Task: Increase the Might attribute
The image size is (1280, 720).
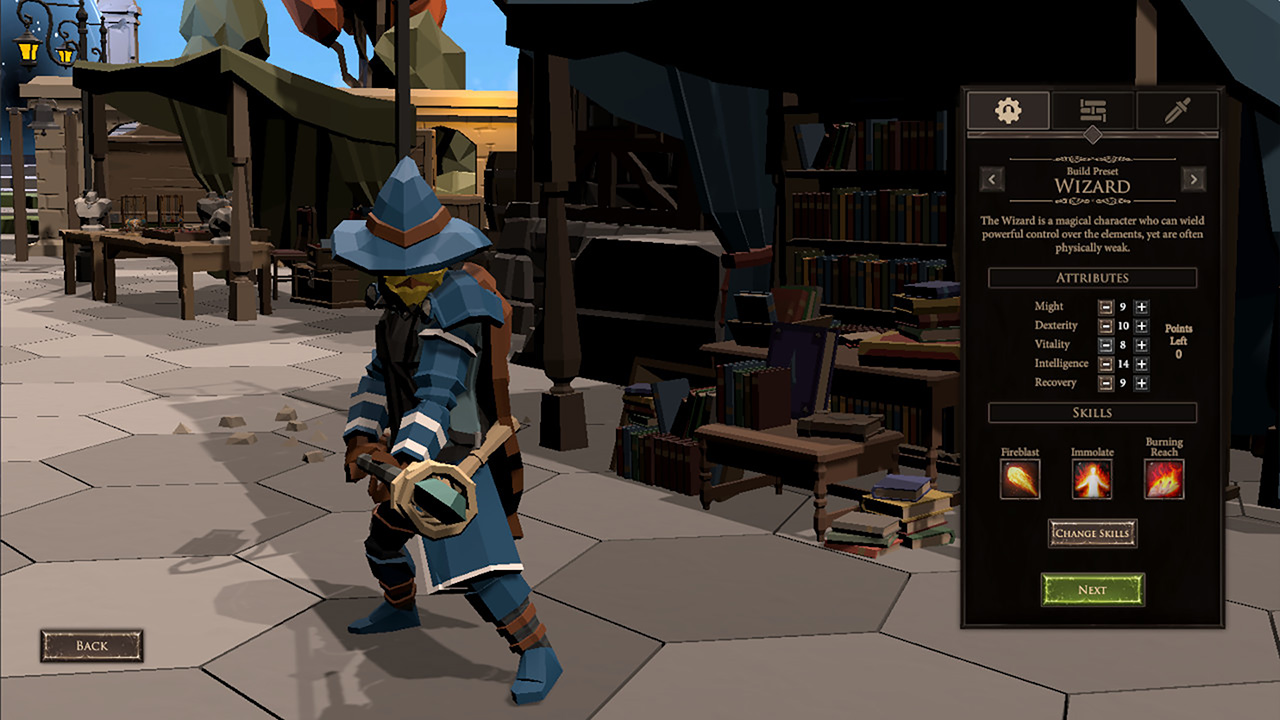Action: [1141, 307]
